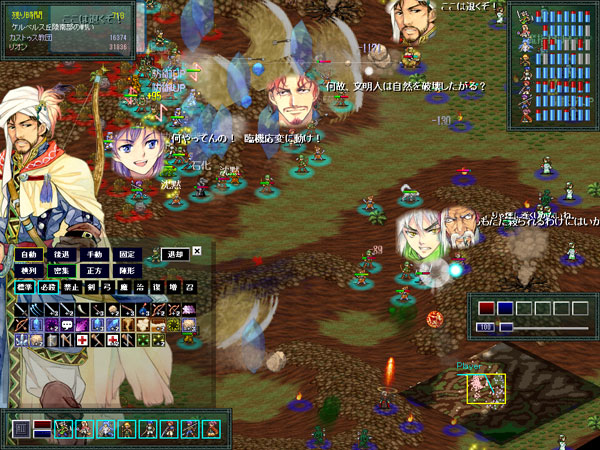Select the blue color box above the slider

506,309
